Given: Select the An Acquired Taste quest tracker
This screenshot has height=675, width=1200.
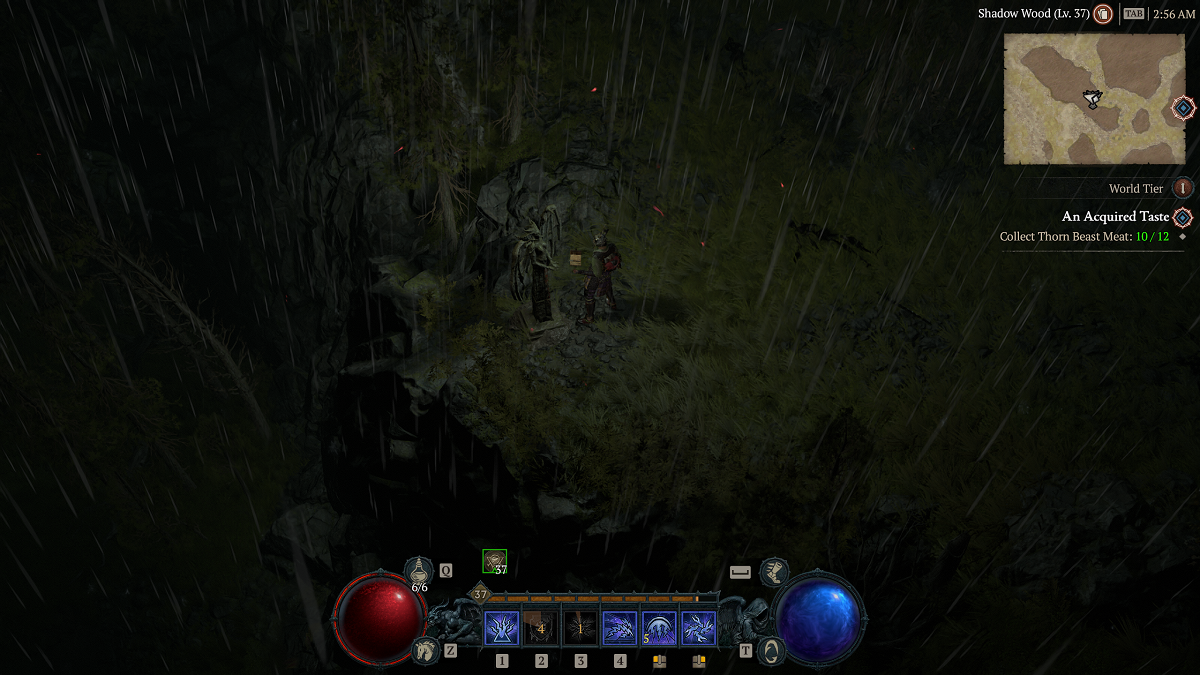Looking at the screenshot, I should 1115,217.
